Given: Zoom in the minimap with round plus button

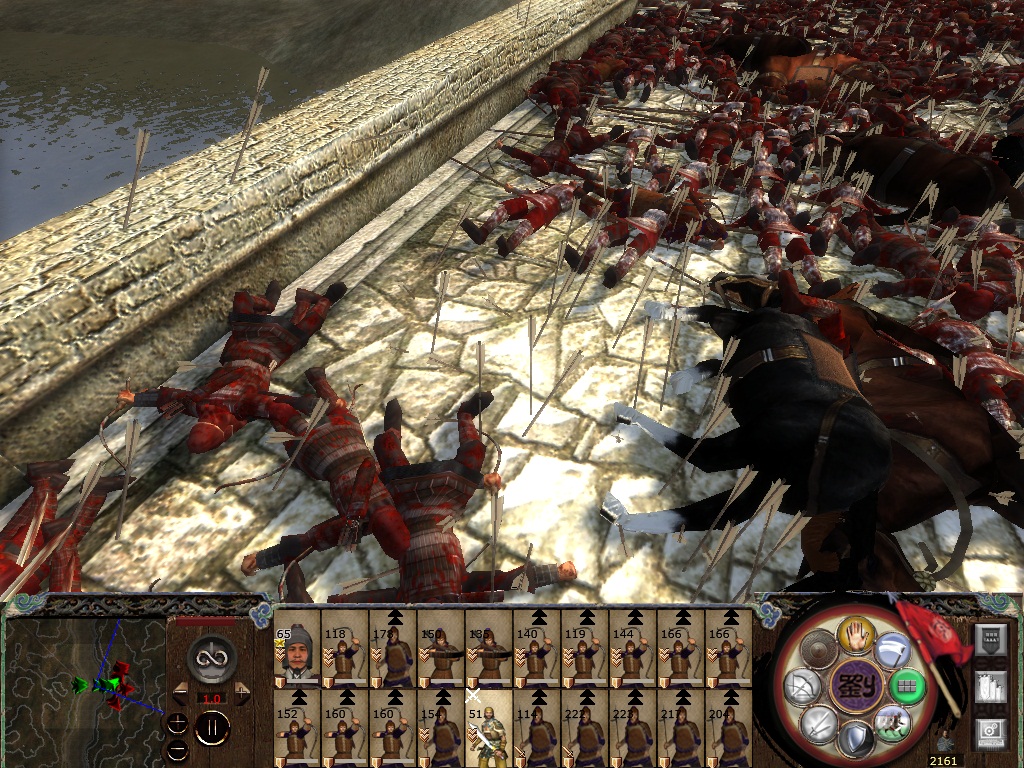Looking at the screenshot, I should (x=177, y=722).
